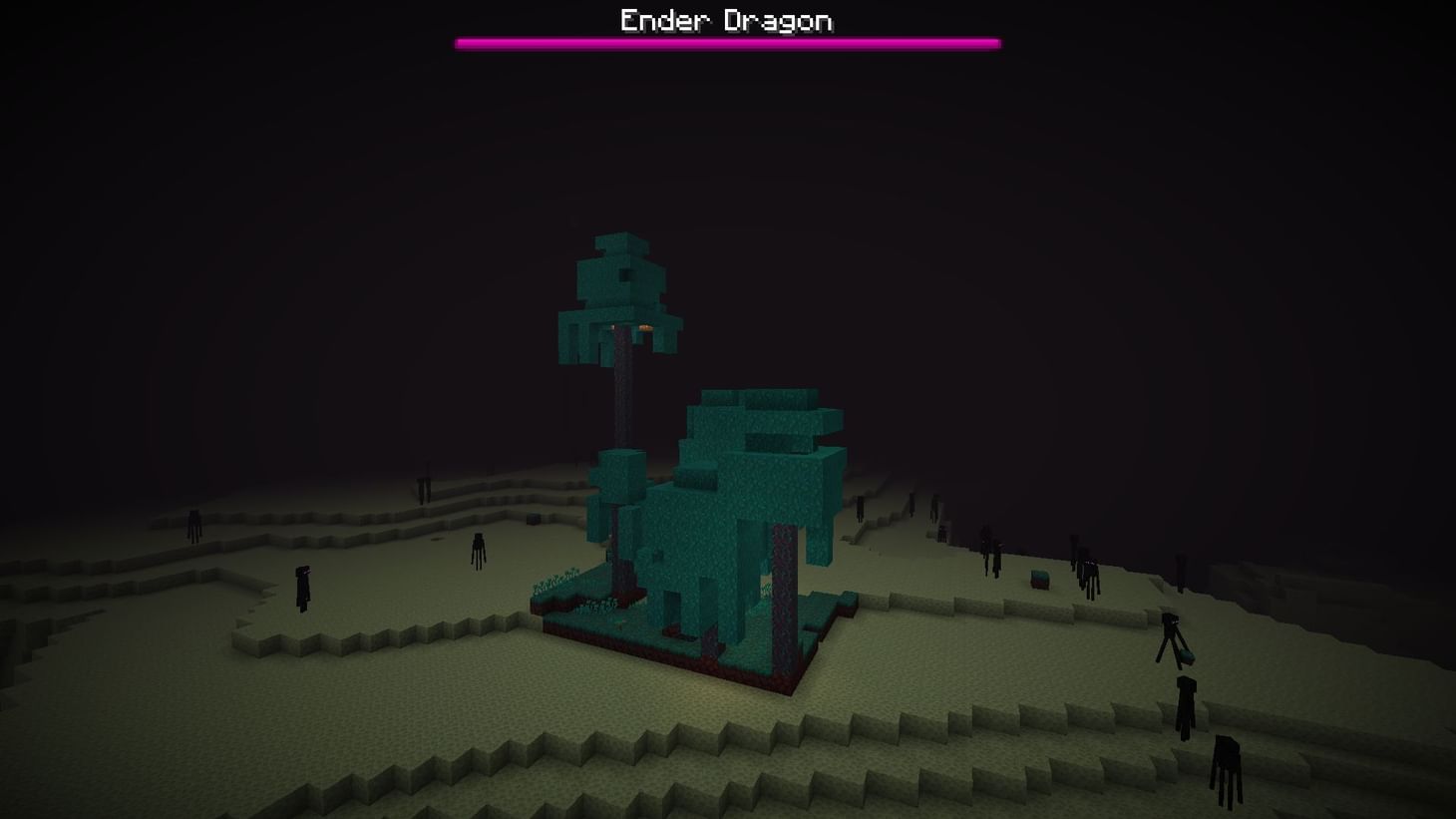Click the sky area above the warped tree

618,150
